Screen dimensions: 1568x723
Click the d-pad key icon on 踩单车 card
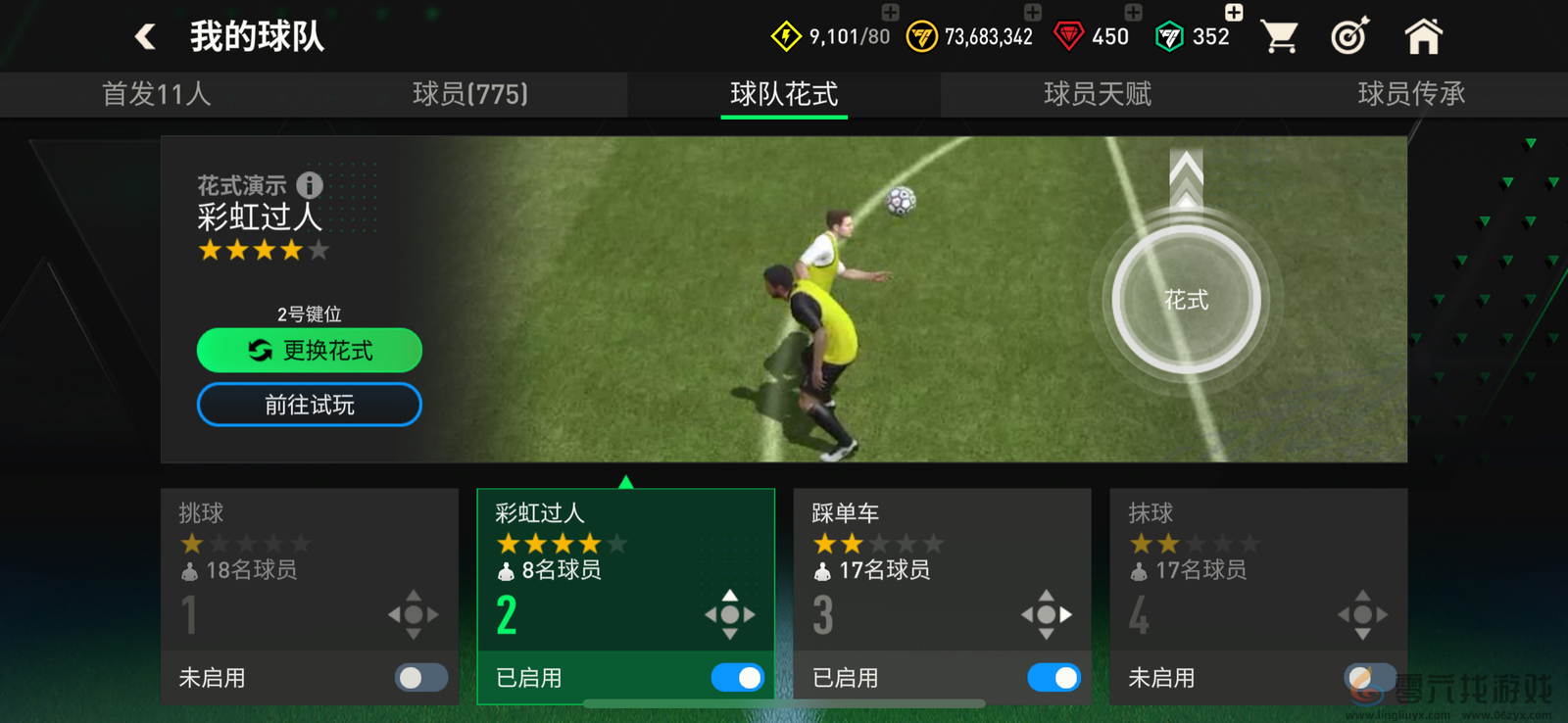click(1047, 615)
